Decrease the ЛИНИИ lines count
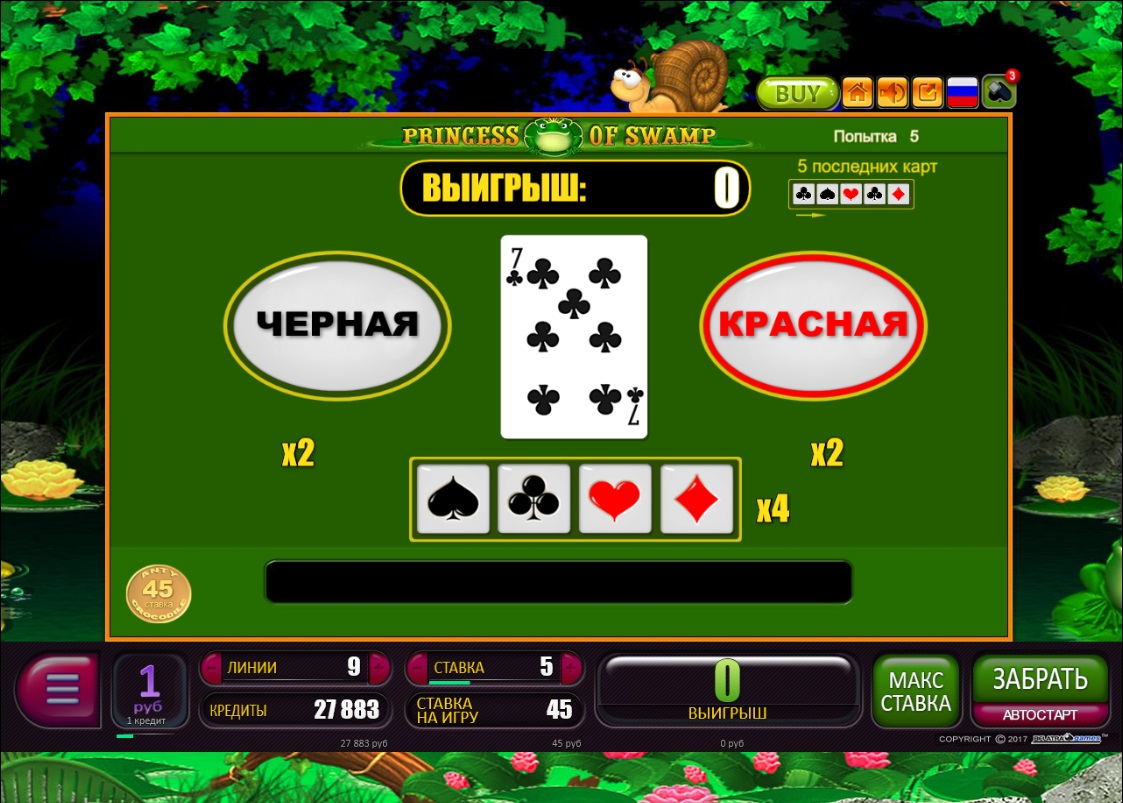The image size is (1123, 803). click(211, 667)
